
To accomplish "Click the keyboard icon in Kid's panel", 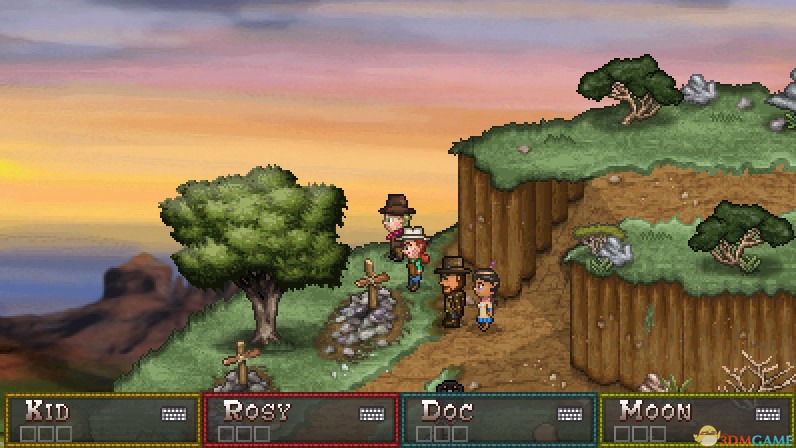I will coord(174,414).
